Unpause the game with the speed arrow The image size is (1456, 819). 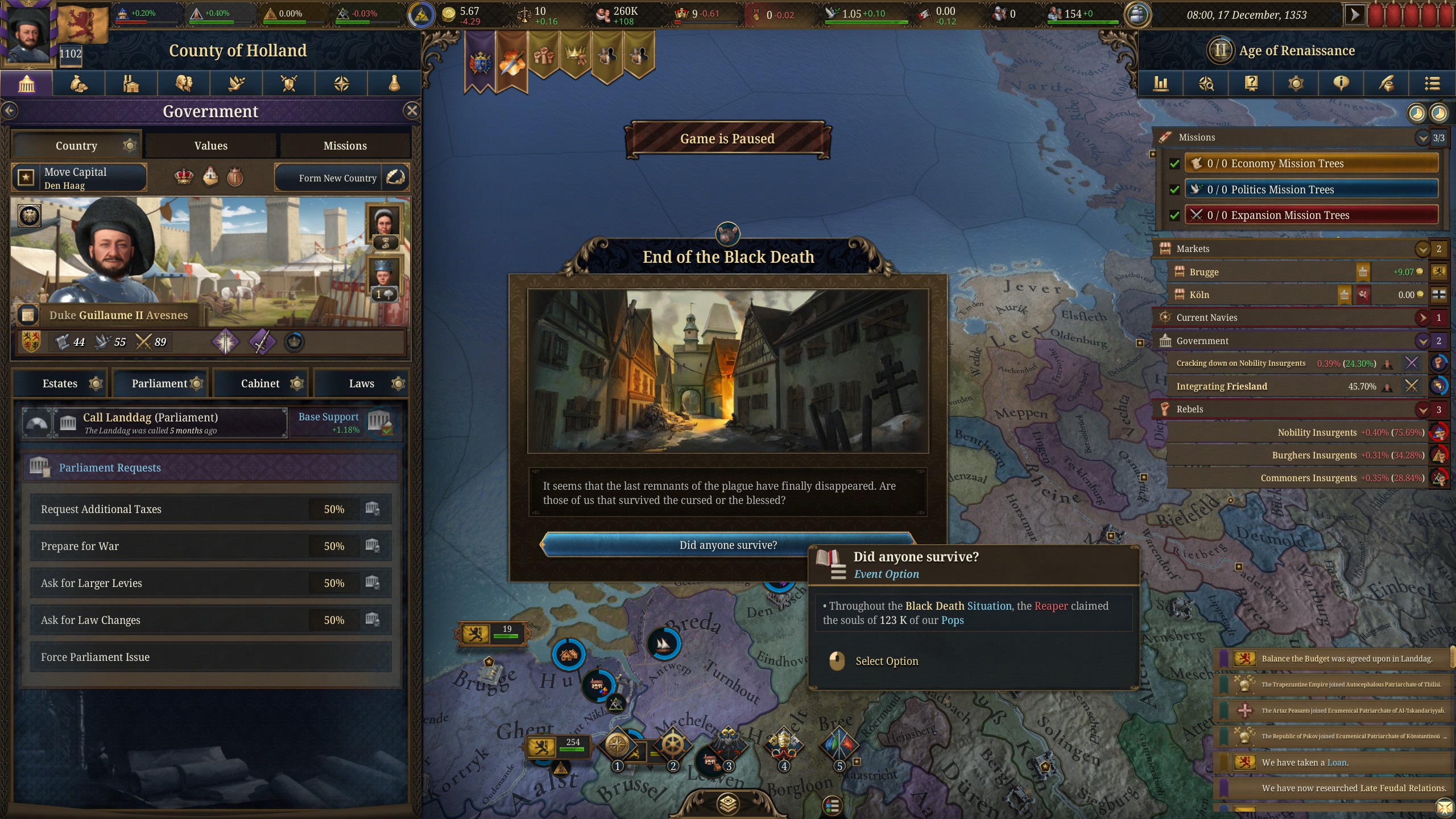[x=1355, y=14]
